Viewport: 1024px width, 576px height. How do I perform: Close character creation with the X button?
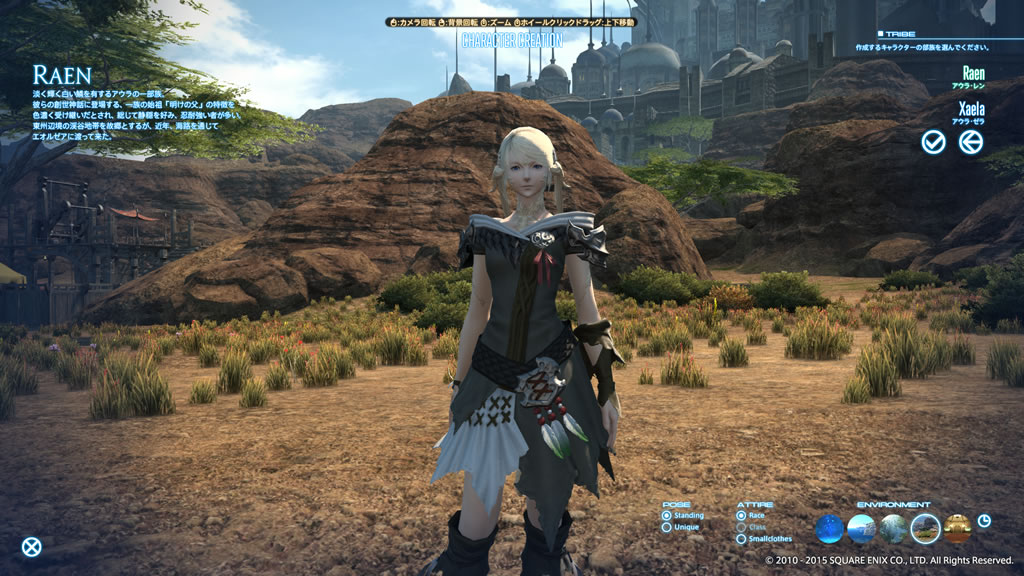32,547
